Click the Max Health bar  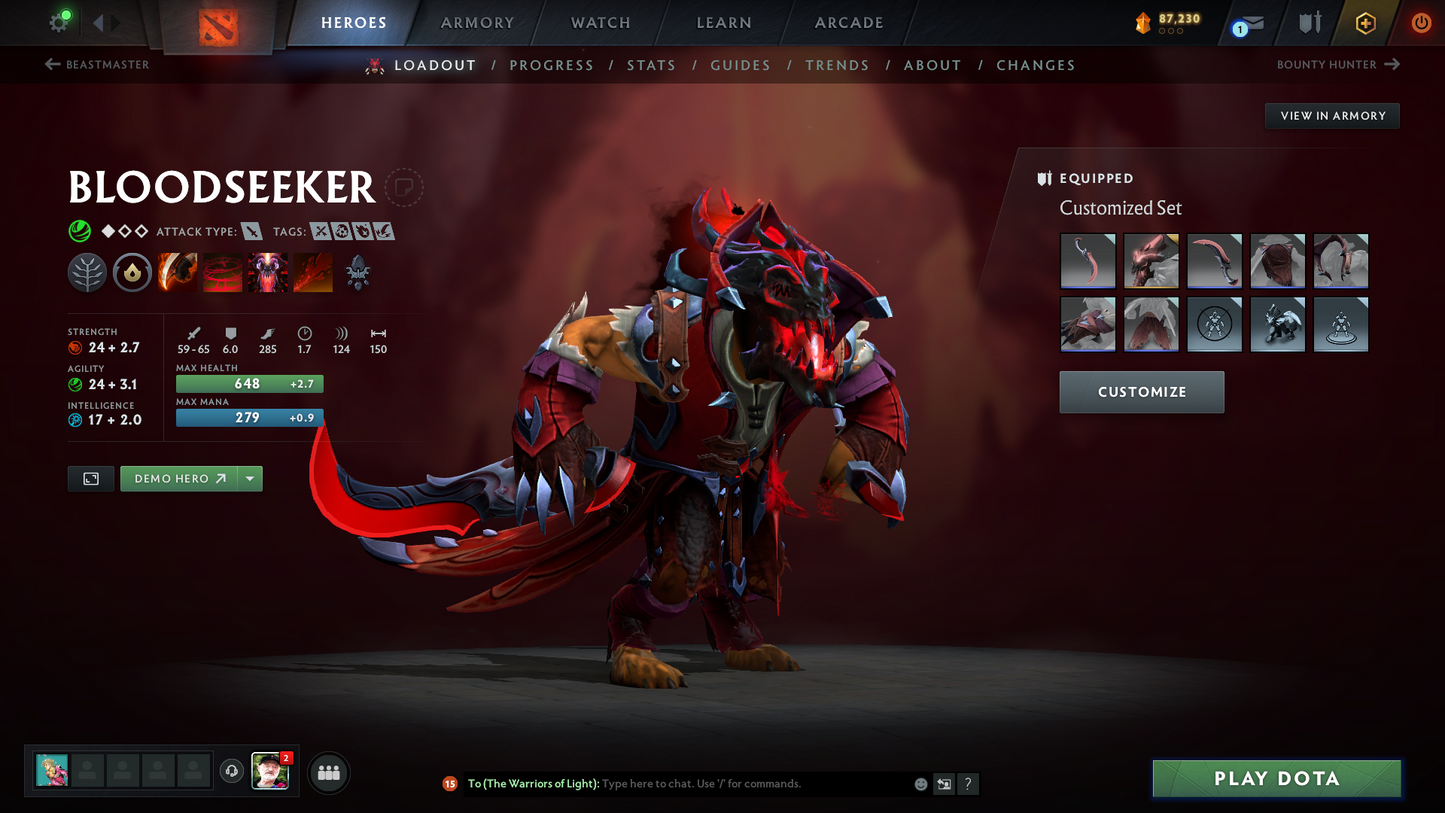pyautogui.click(x=249, y=383)
